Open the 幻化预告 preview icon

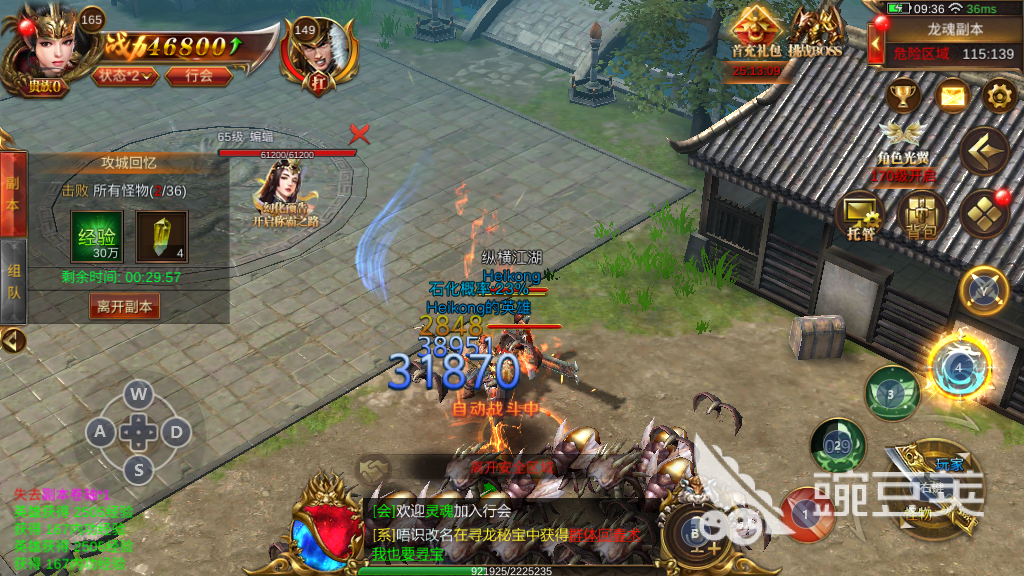(x=285, y=194)
